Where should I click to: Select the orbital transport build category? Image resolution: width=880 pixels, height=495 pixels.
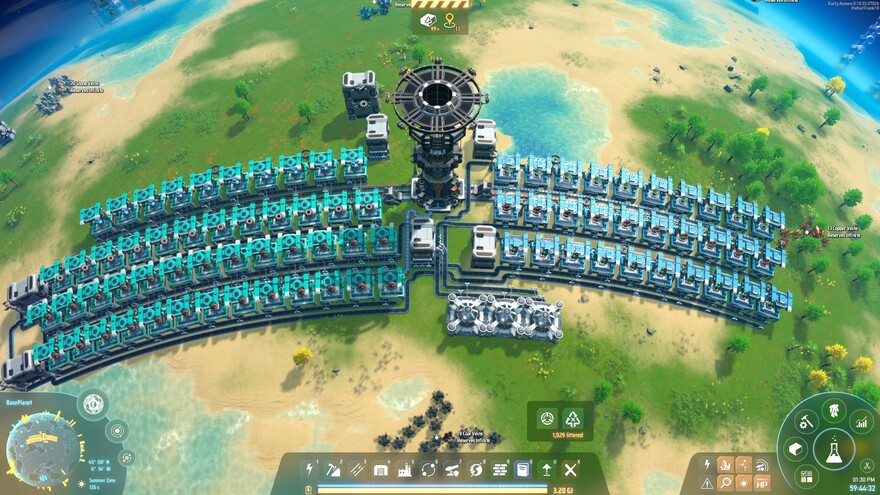pyautogui.click(x=429, y=469)
